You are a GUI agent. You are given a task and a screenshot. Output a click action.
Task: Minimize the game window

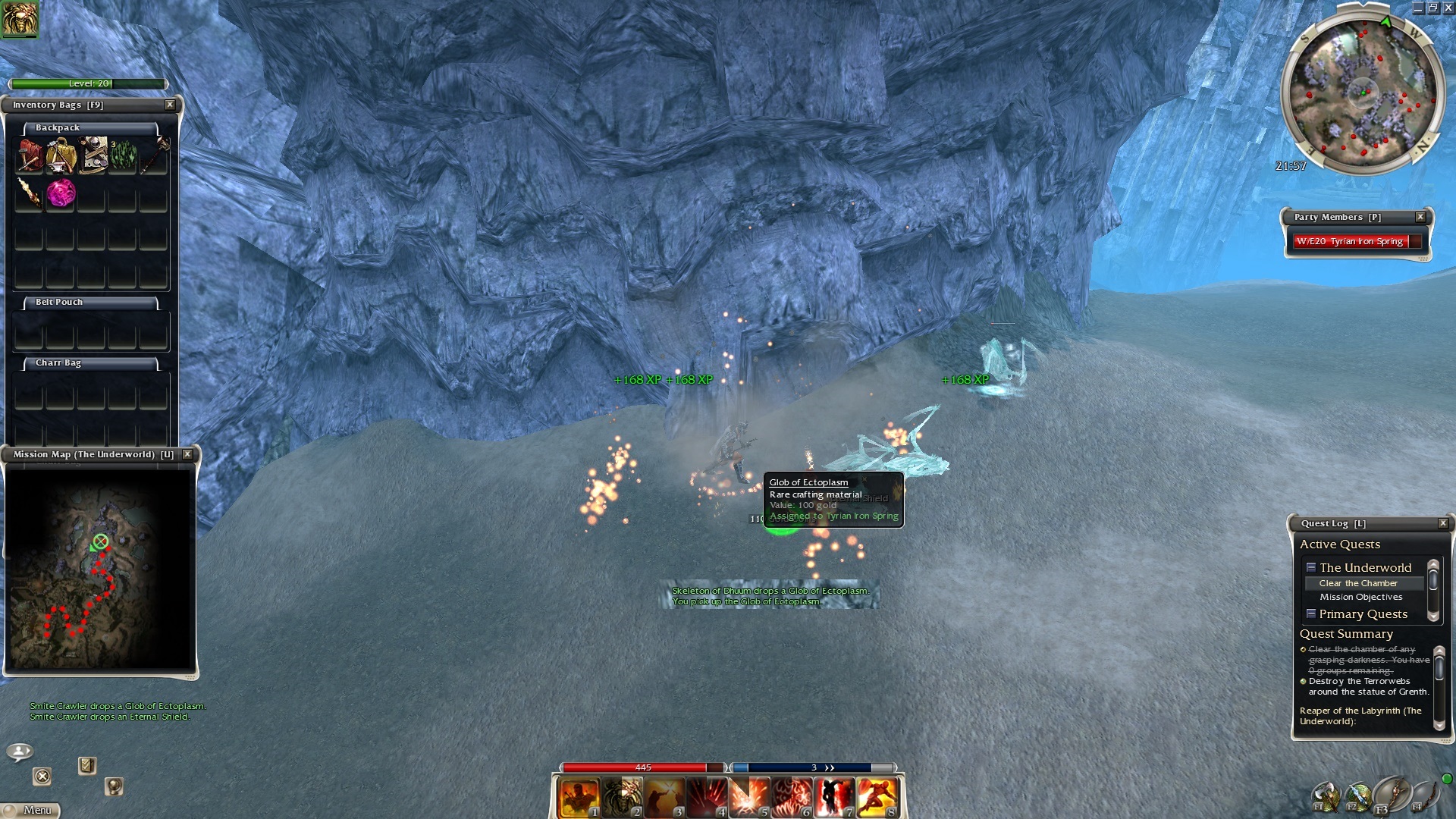tap(1418, 8)
